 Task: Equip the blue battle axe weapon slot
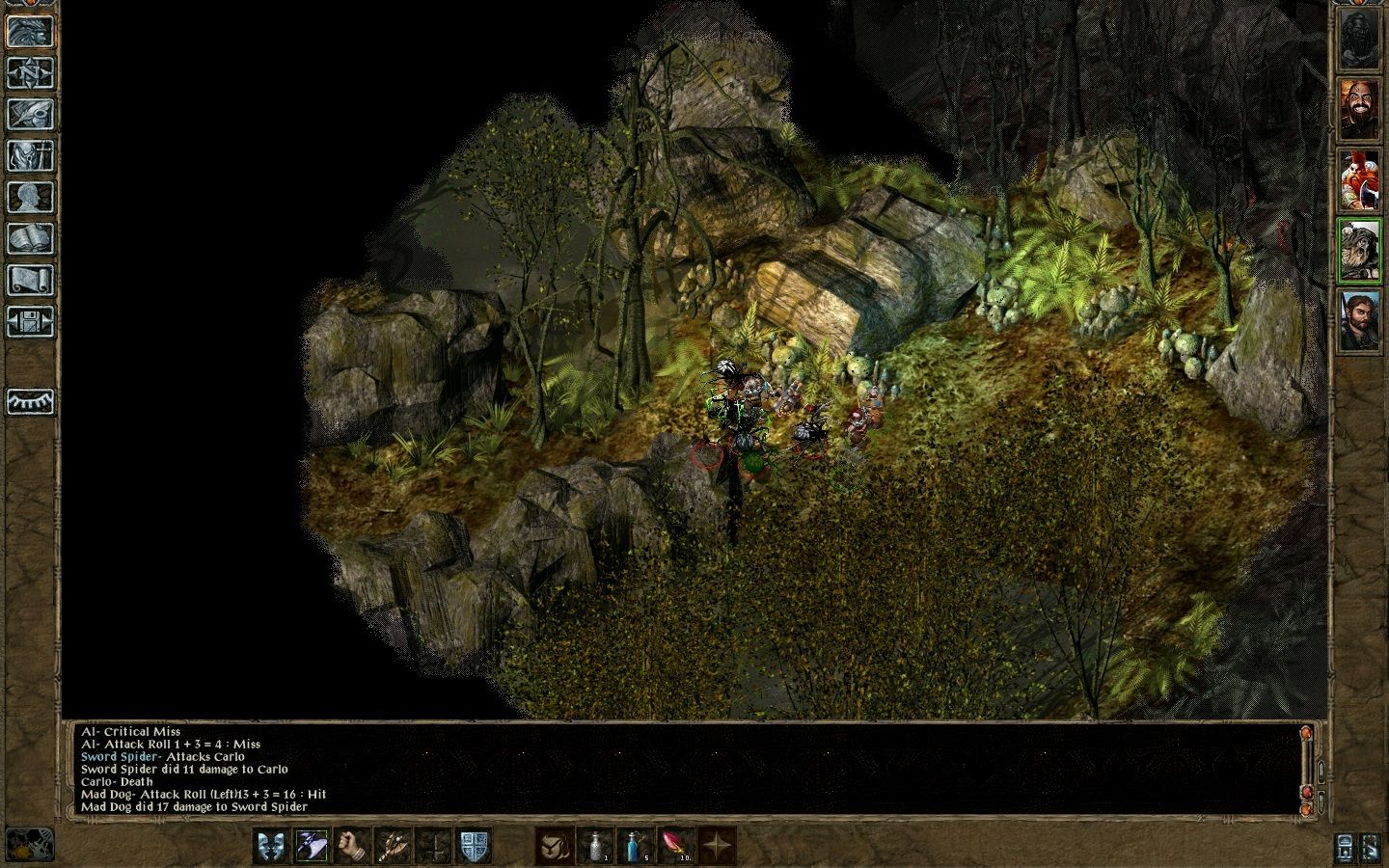coord(312,846)
